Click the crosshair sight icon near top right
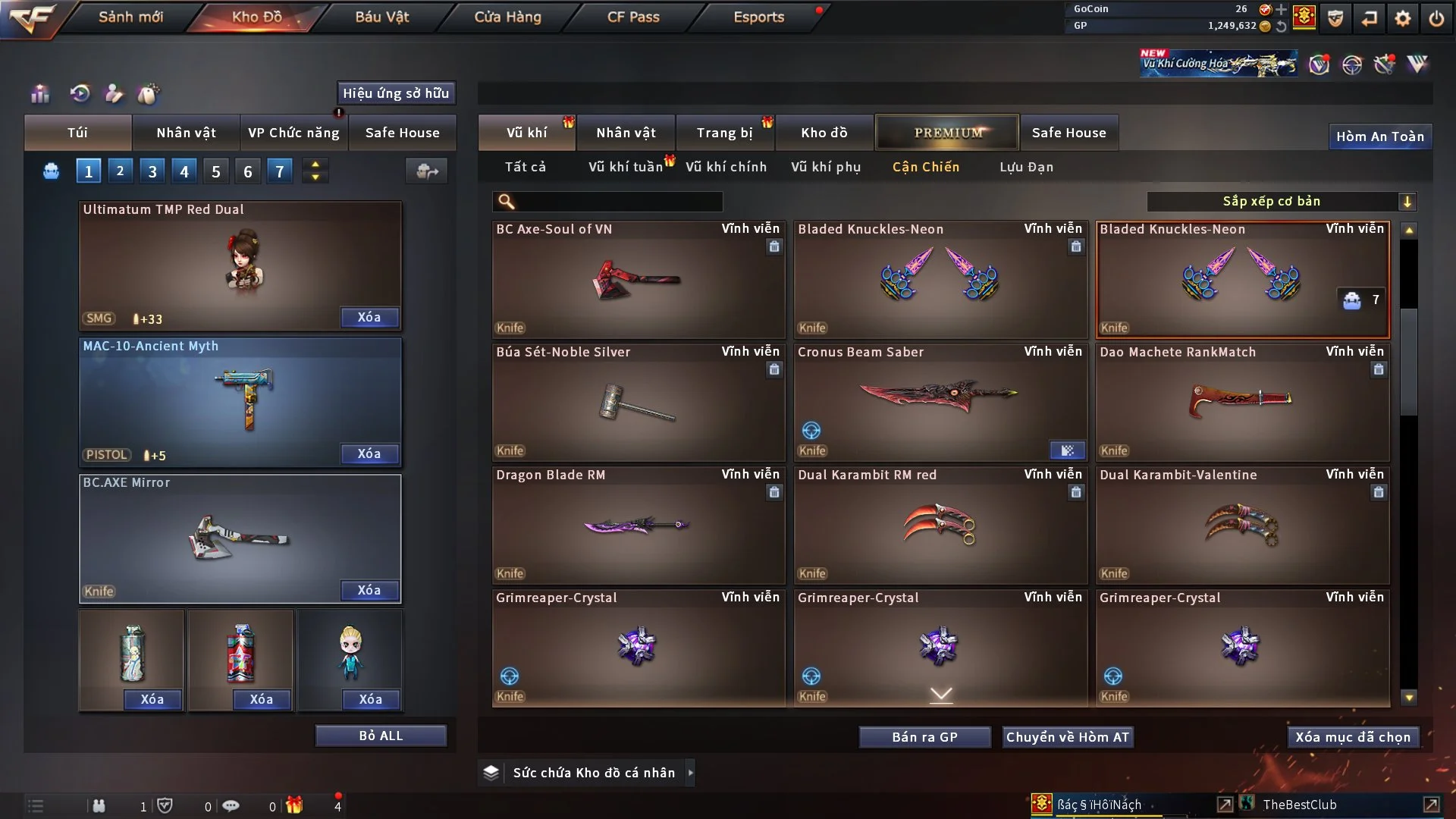1456x819 pixels. click(1352, 64)
